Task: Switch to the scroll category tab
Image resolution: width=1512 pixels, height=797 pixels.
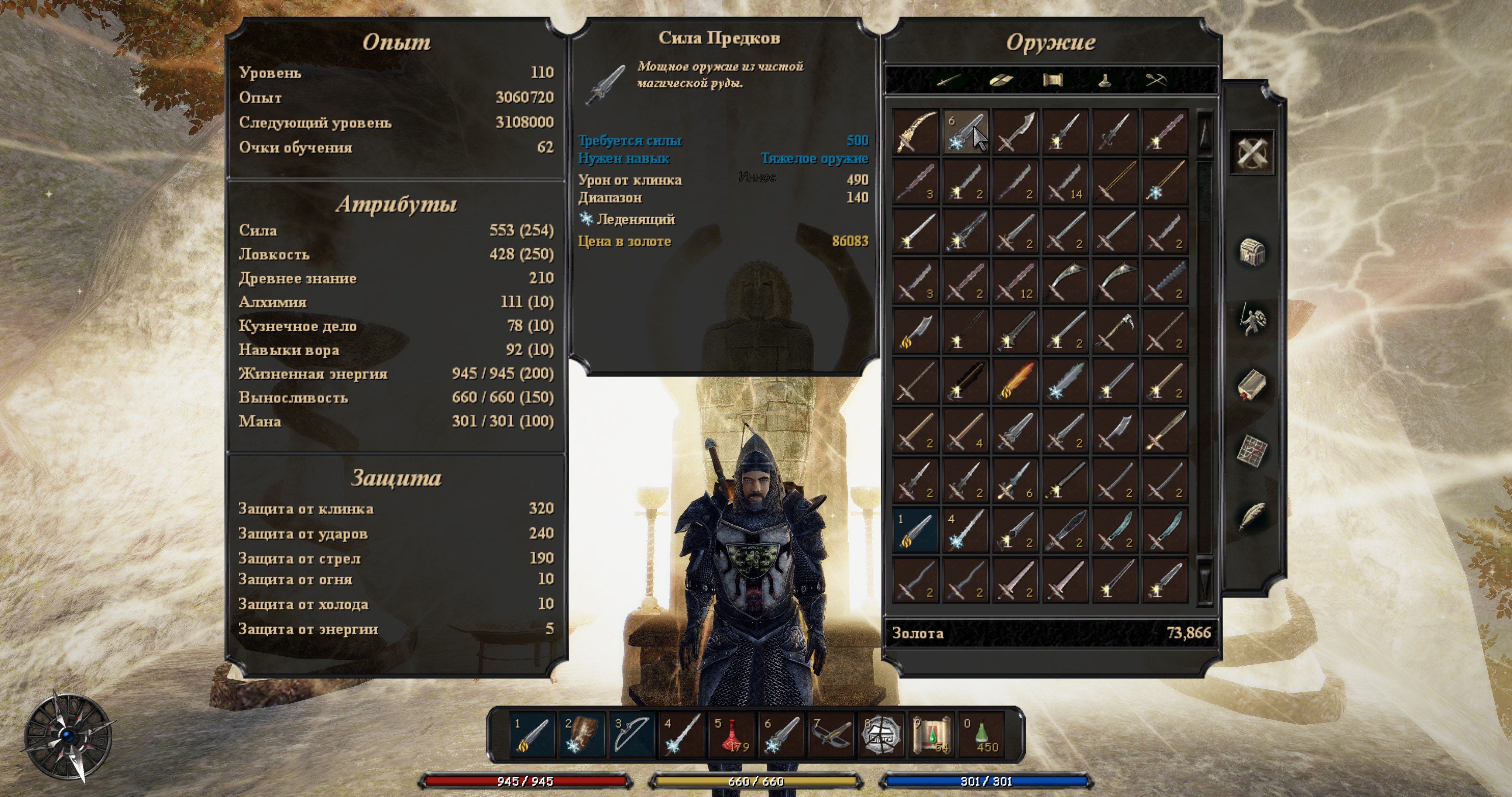Action: [1052, 80]
